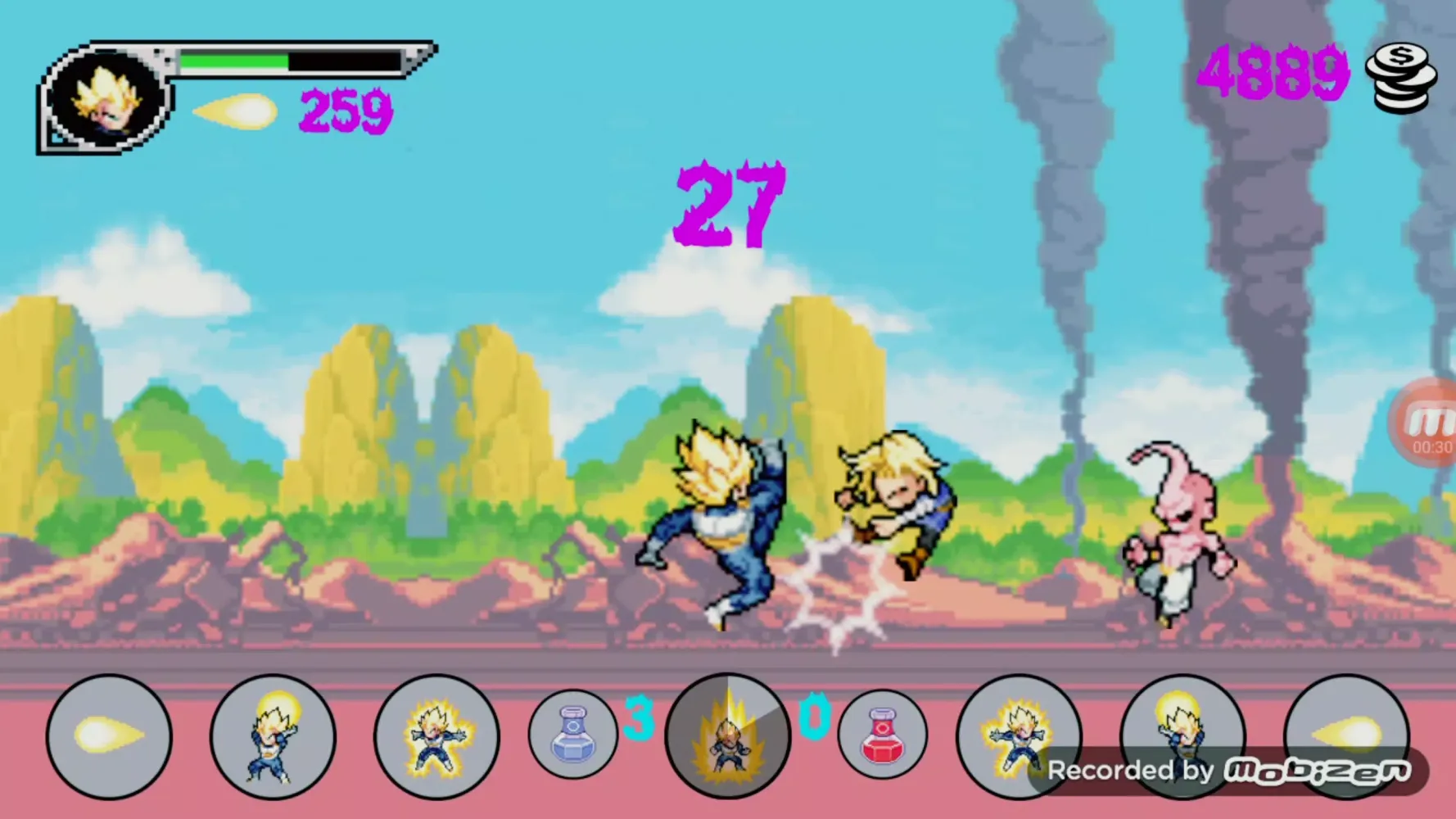Use the red health potion
Viewport: 1456px width, 819px height.
(x=882, y=734)
